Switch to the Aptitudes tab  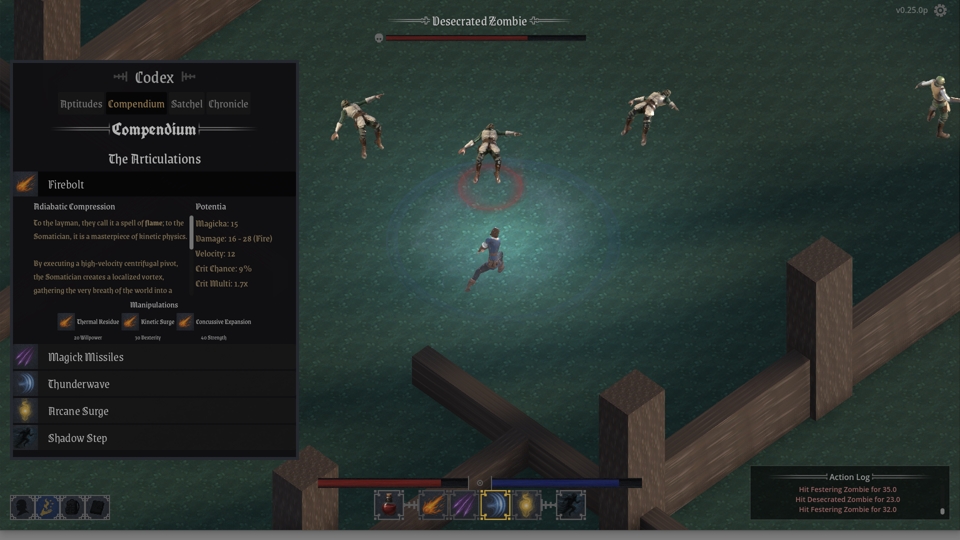click(81, 104)
